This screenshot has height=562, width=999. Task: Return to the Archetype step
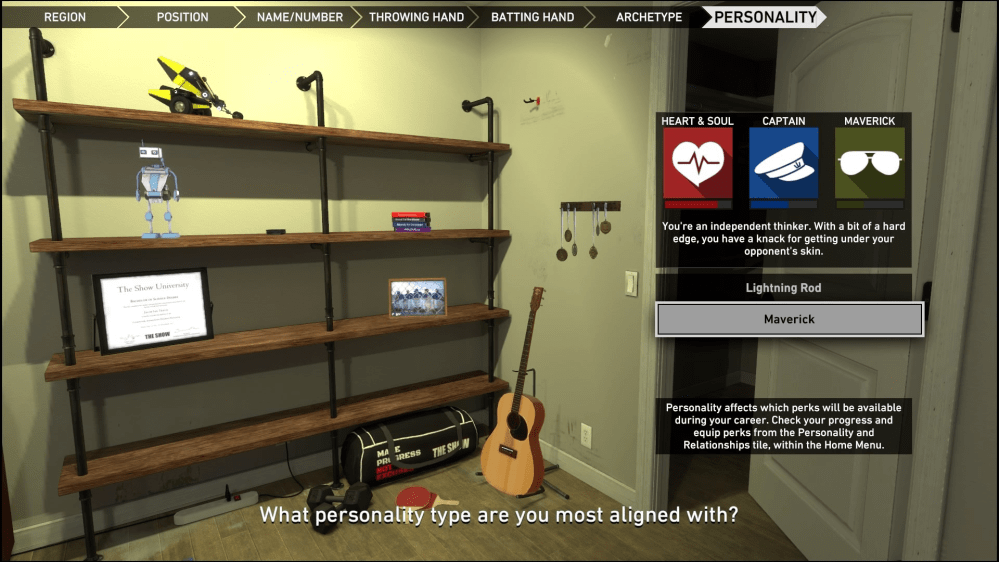pyautogui.click(x=649, y=17)
